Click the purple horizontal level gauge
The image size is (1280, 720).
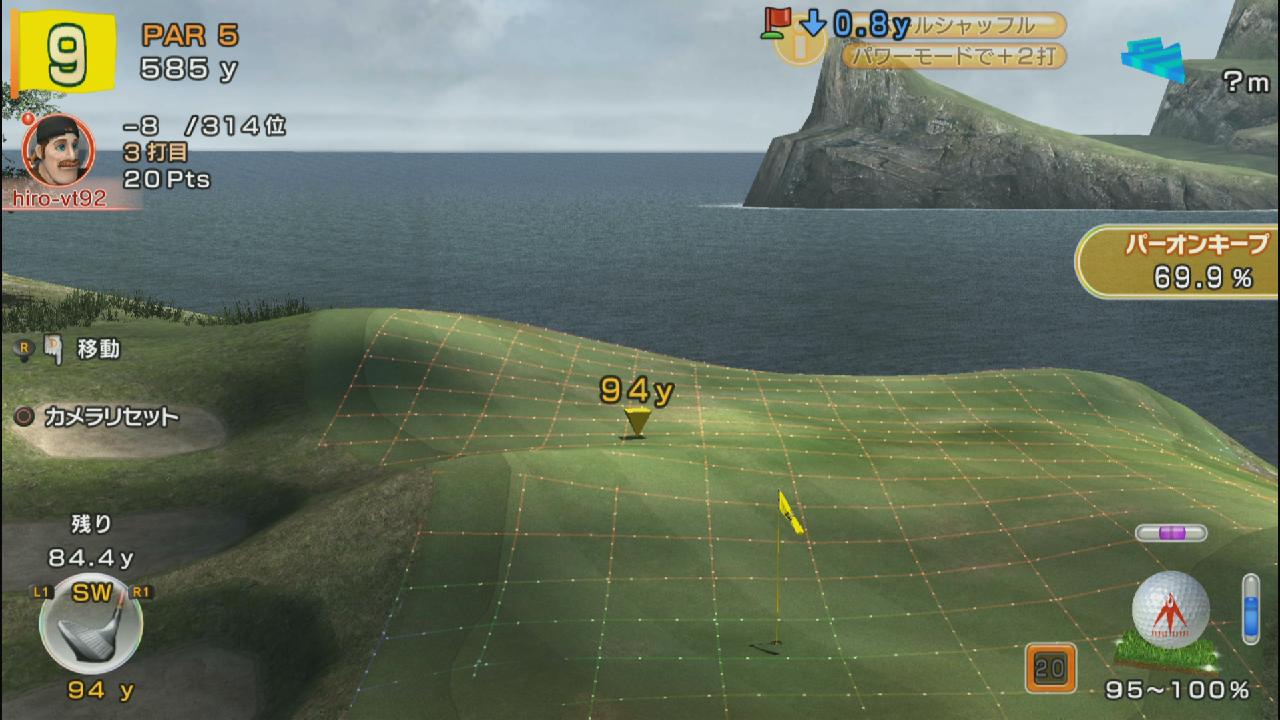click(x=1170, y=533)
